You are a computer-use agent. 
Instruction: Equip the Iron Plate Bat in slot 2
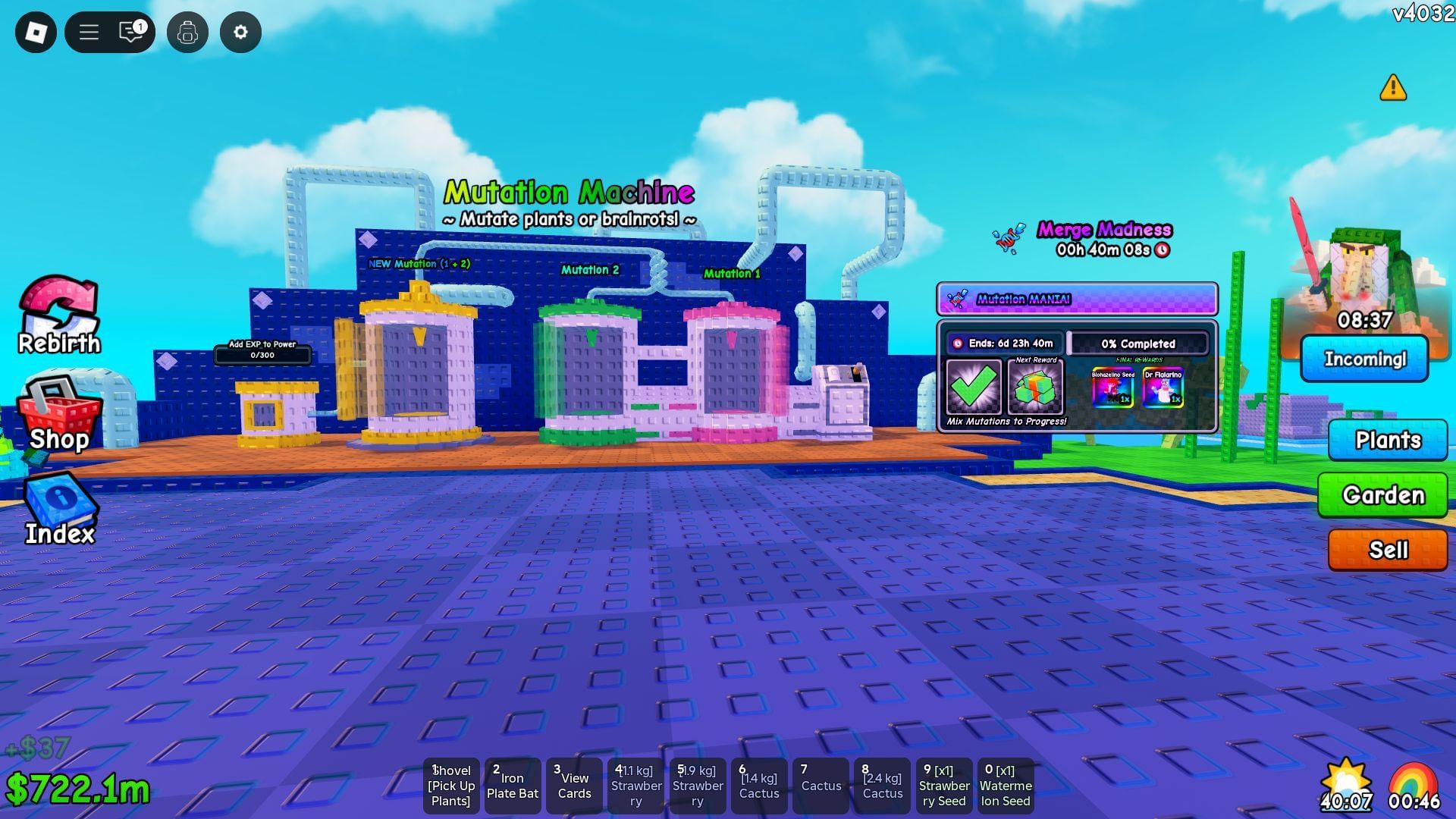point(513,785)
